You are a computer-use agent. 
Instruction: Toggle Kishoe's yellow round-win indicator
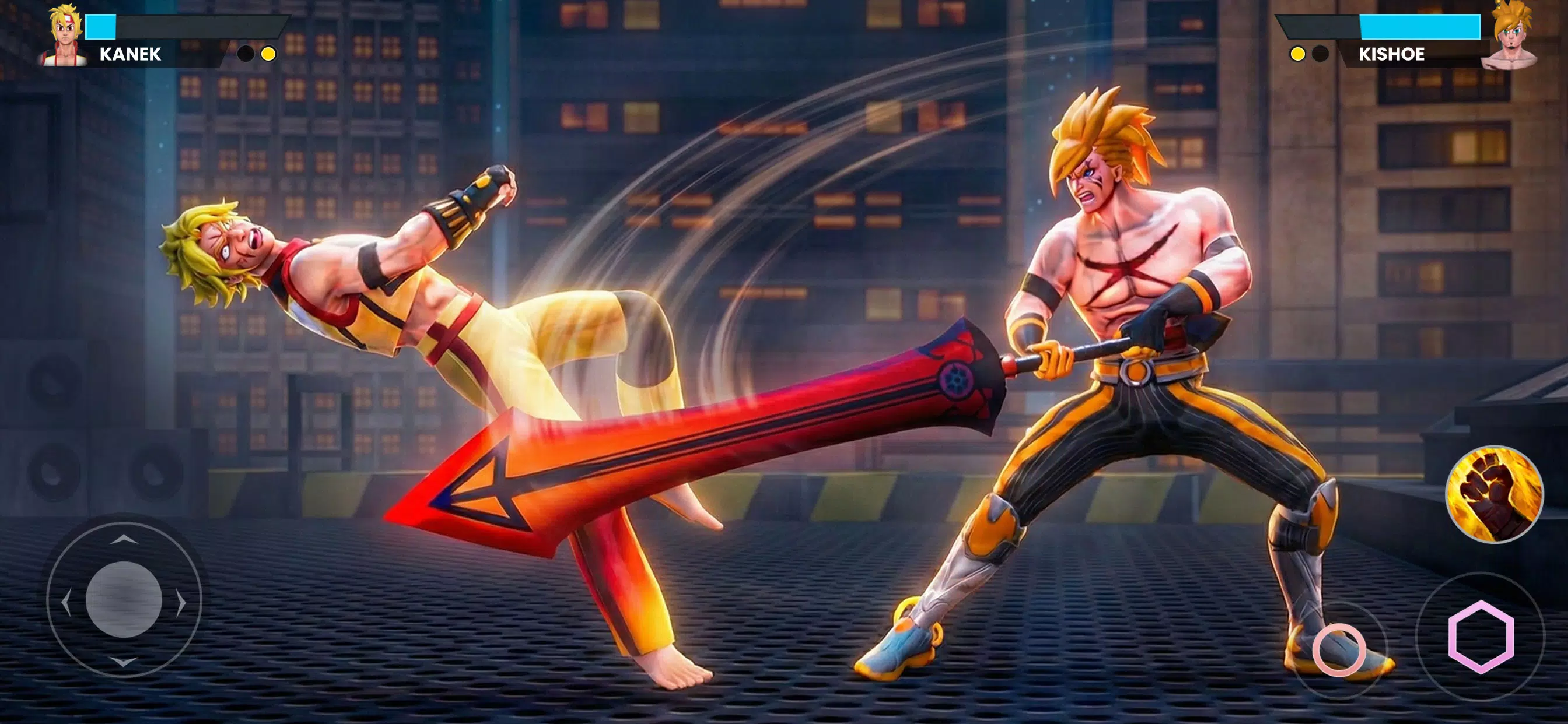(x=1298, y=54)
